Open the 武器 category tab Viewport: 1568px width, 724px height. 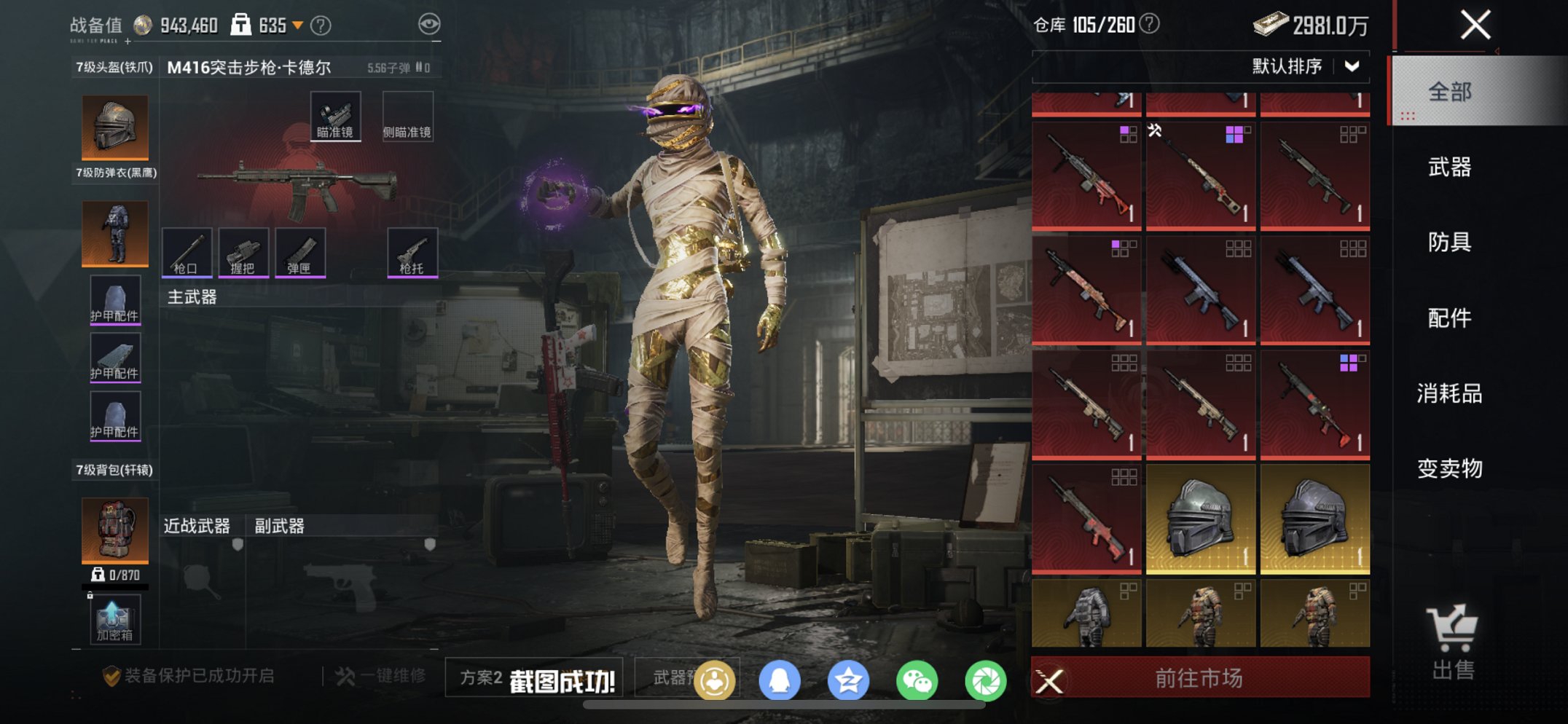pyautogui.click(x=1449, y=168)
